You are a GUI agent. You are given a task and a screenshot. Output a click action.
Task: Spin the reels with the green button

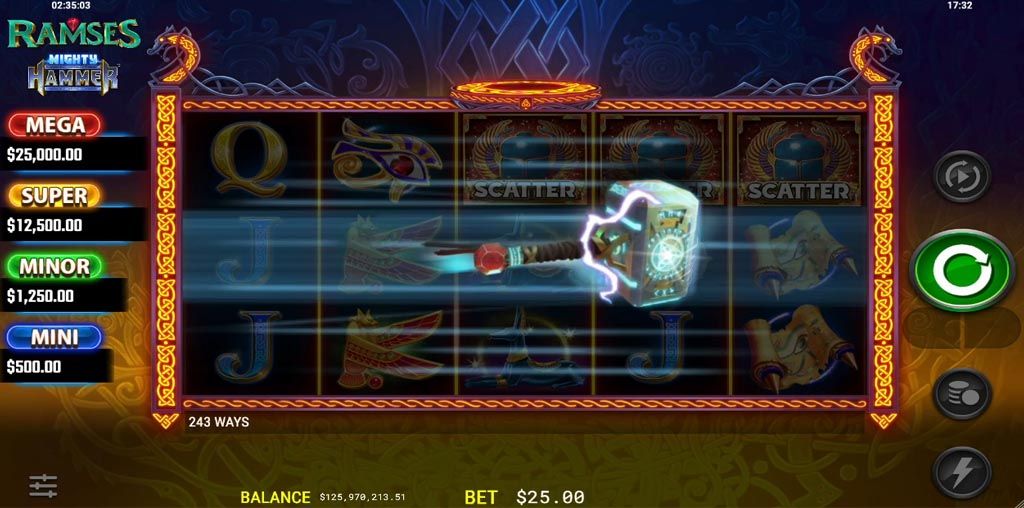click(962, 271)
